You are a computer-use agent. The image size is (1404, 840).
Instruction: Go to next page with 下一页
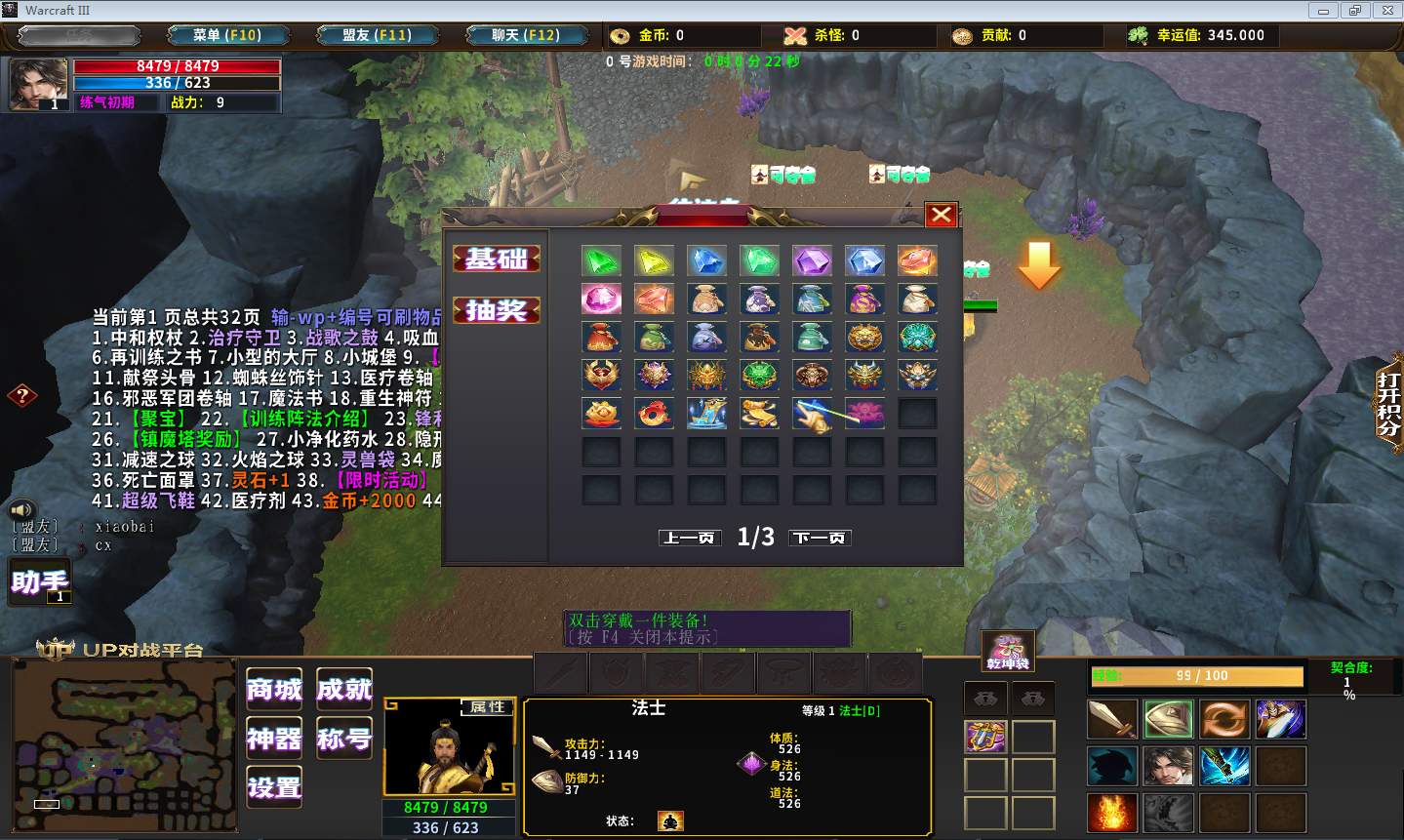(820, 538)
